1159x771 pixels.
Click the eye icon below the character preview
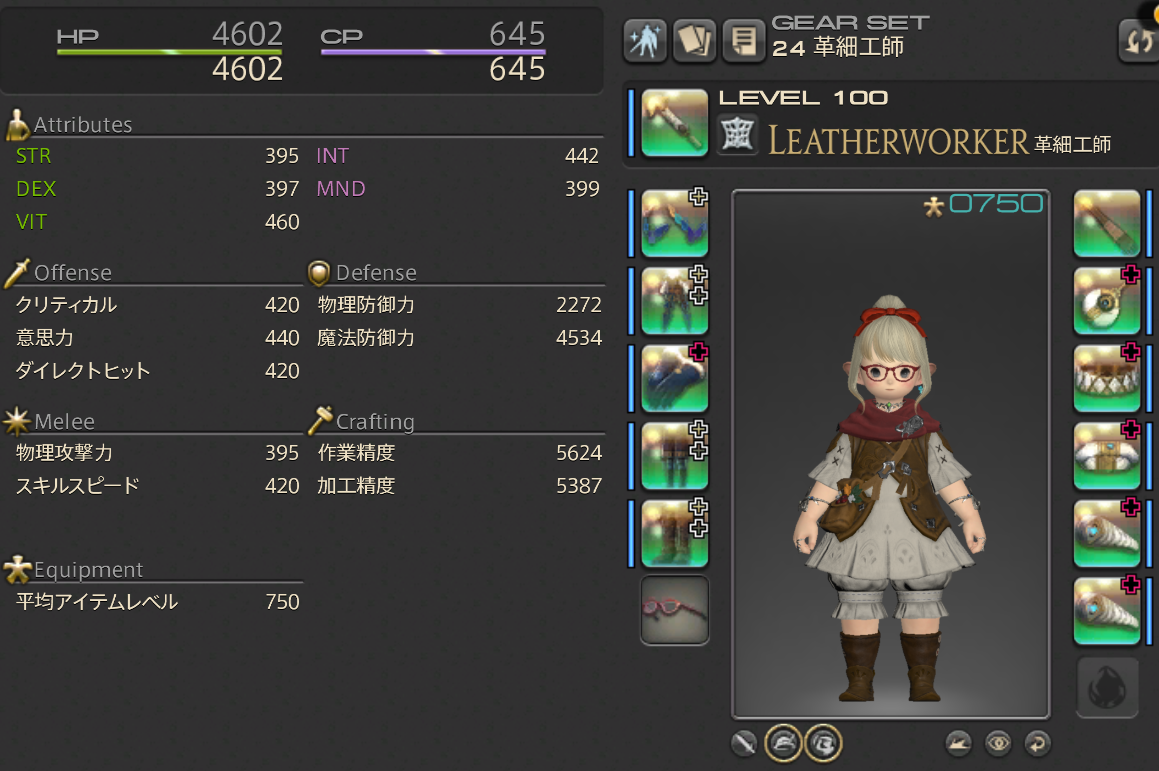point(997,743)
